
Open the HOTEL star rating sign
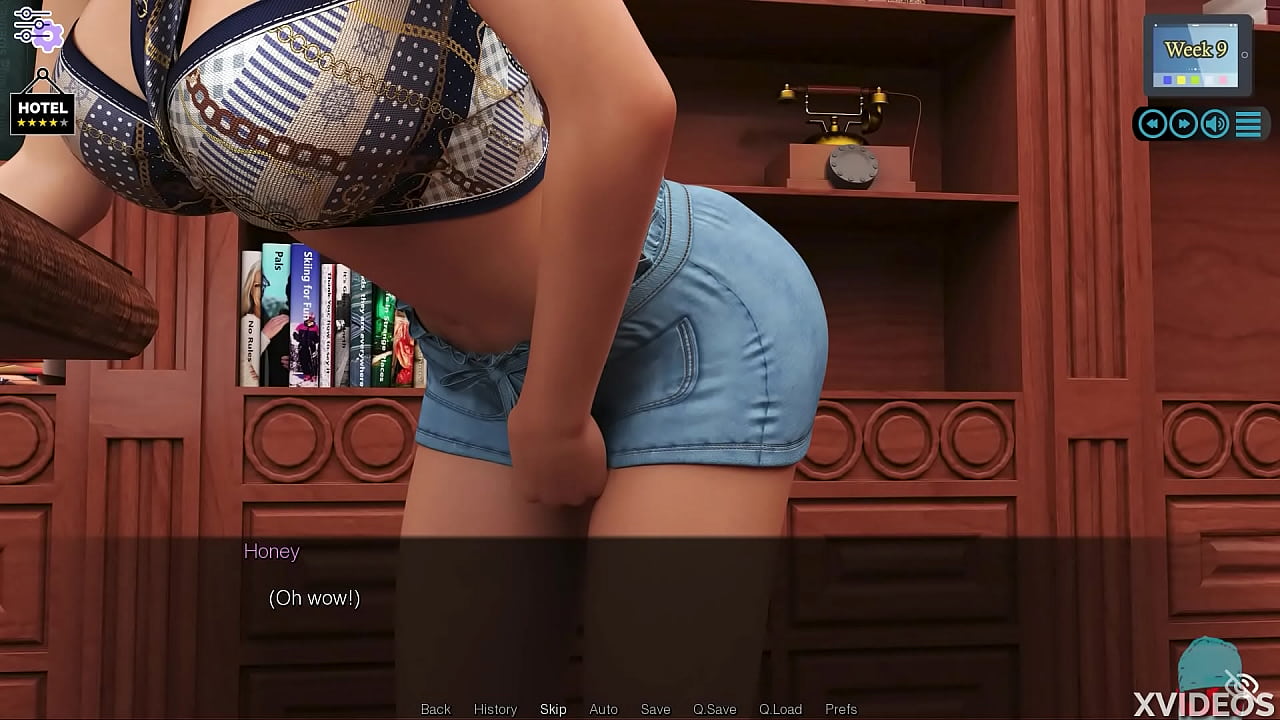[42, 112]
